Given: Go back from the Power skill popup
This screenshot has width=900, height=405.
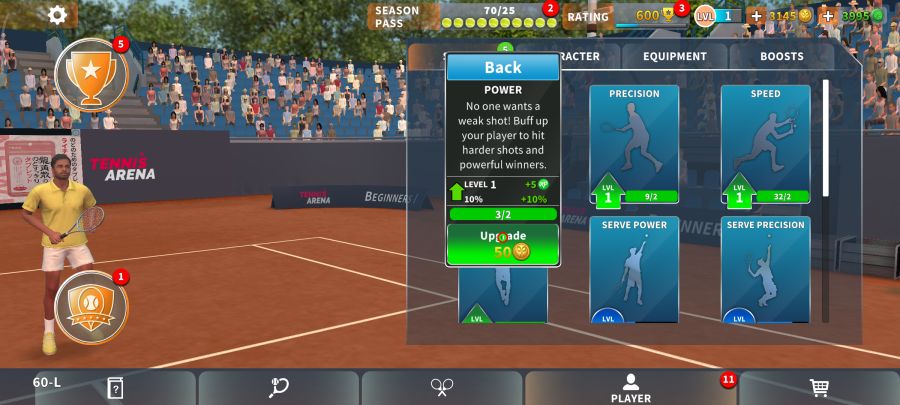Looking at the screenshot, I should tap(503, 67).
